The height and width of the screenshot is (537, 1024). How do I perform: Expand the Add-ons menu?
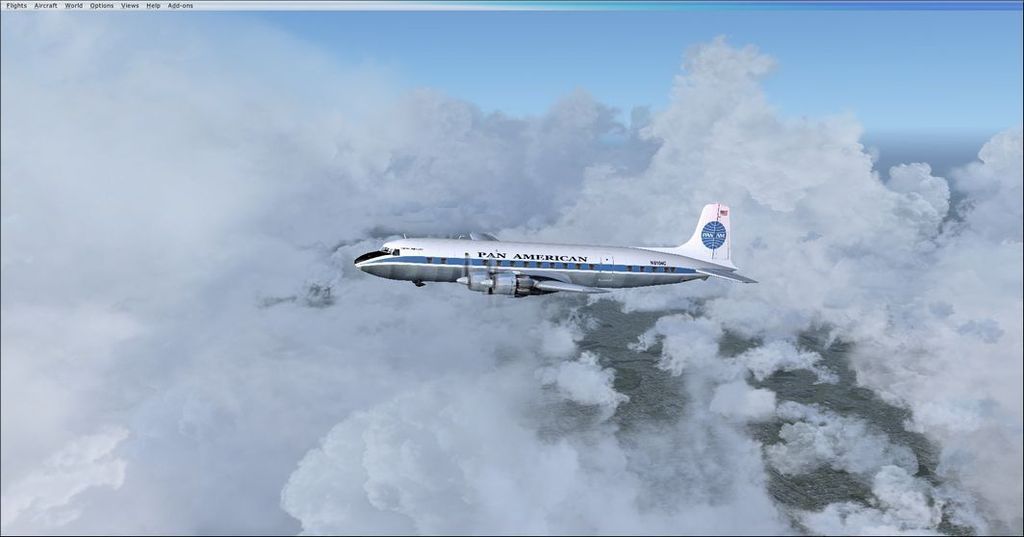click(x=180, y=6)
